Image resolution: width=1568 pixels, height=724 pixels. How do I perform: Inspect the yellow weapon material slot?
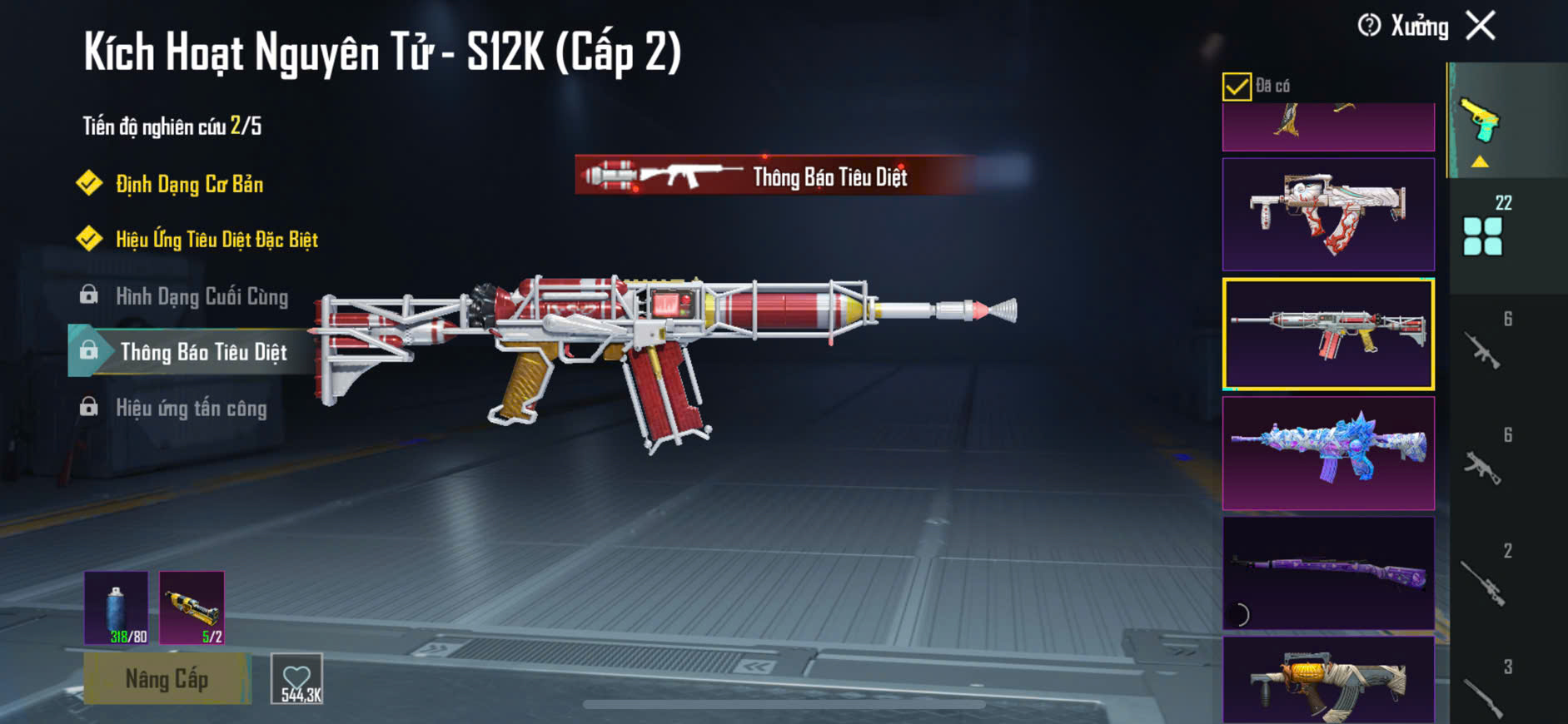(192, 607)
